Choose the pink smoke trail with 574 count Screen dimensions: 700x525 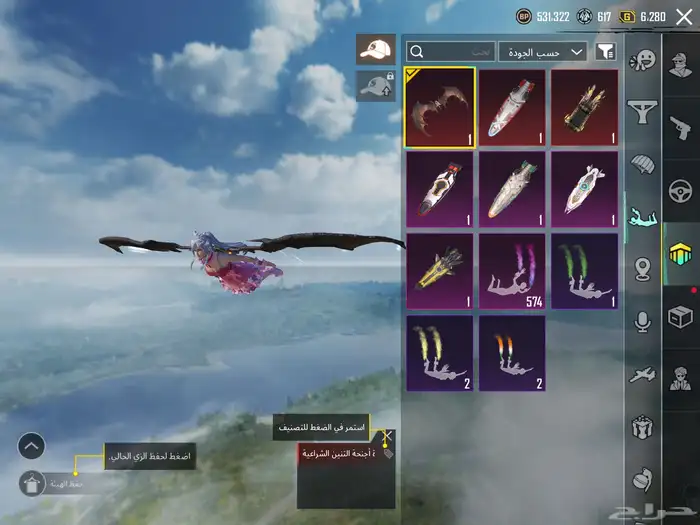click(x=512, y=271)
